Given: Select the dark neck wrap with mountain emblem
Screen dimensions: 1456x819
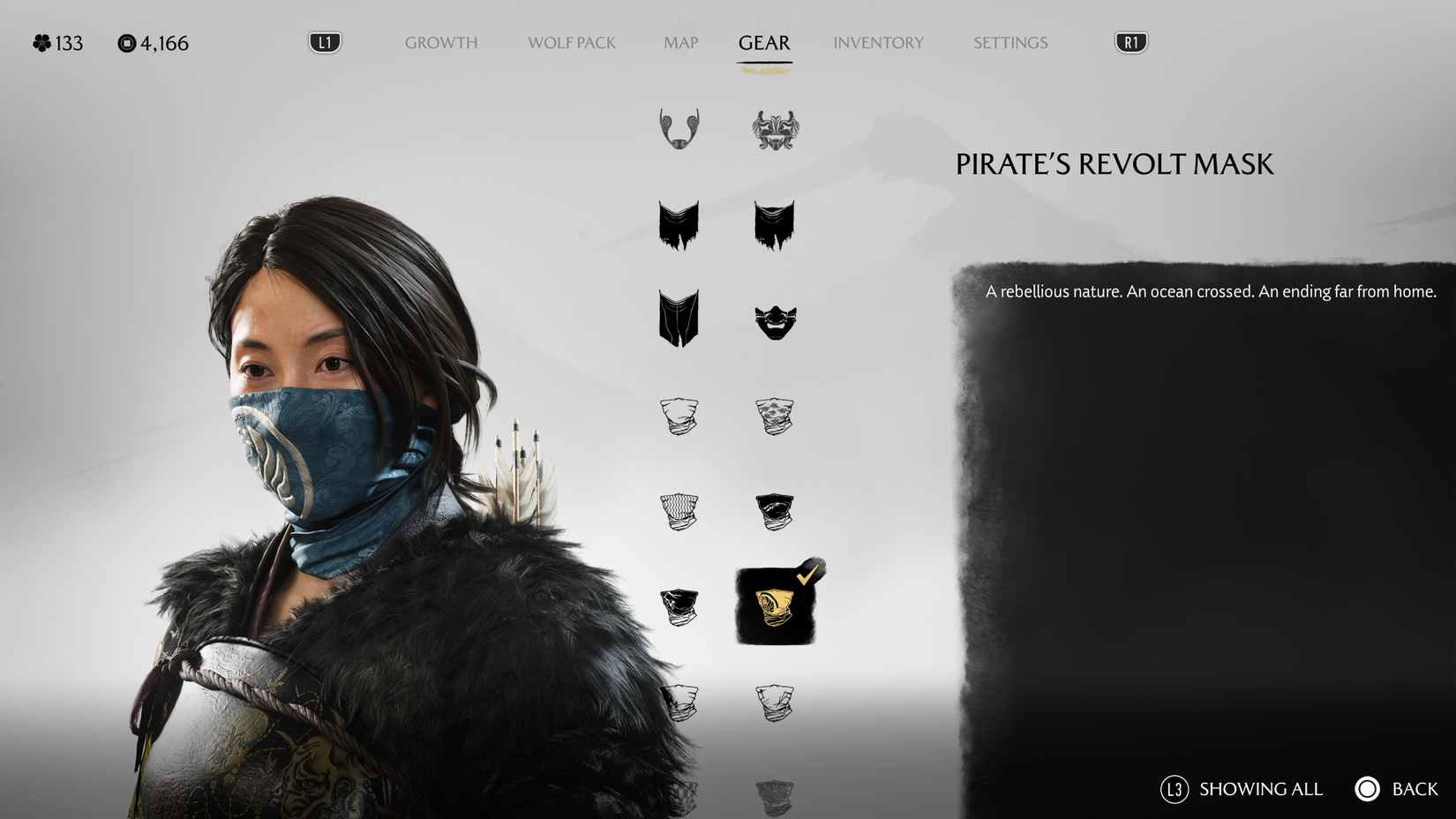Looking at the screenshot, I should [x=777, y=510].
